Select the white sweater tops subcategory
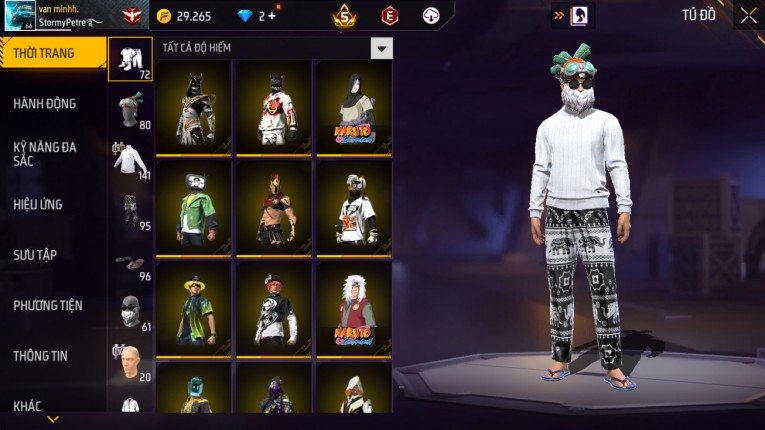This screenshot has width=765, height=430. 130,160
